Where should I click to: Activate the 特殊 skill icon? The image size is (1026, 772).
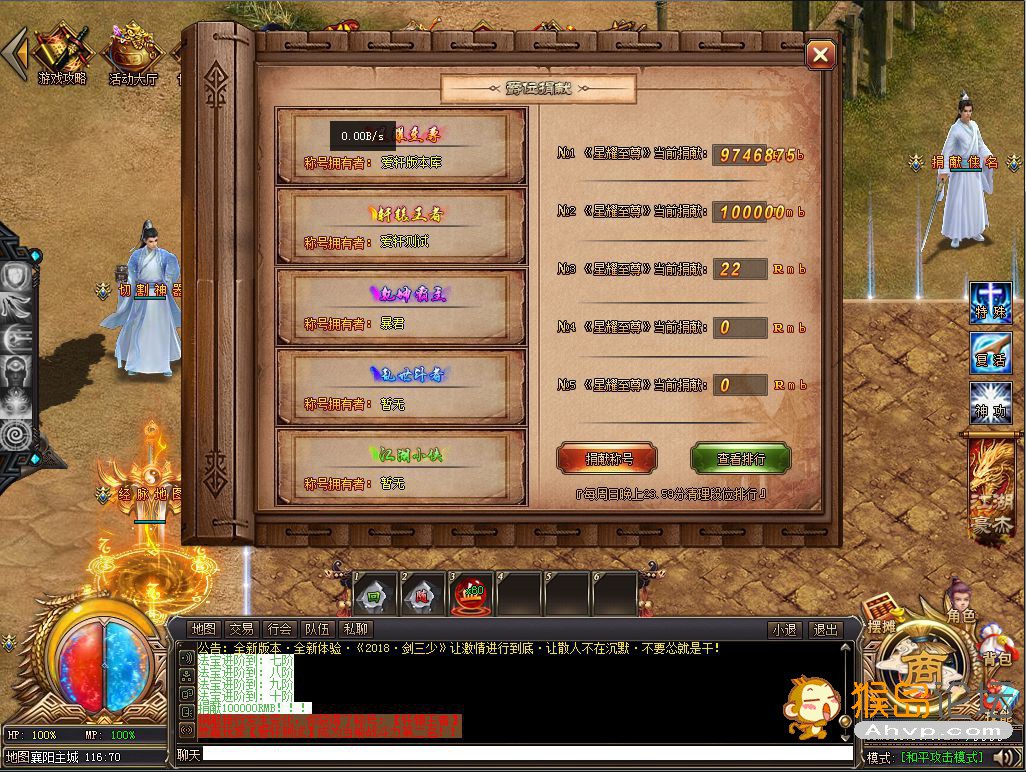click(990, 302)
